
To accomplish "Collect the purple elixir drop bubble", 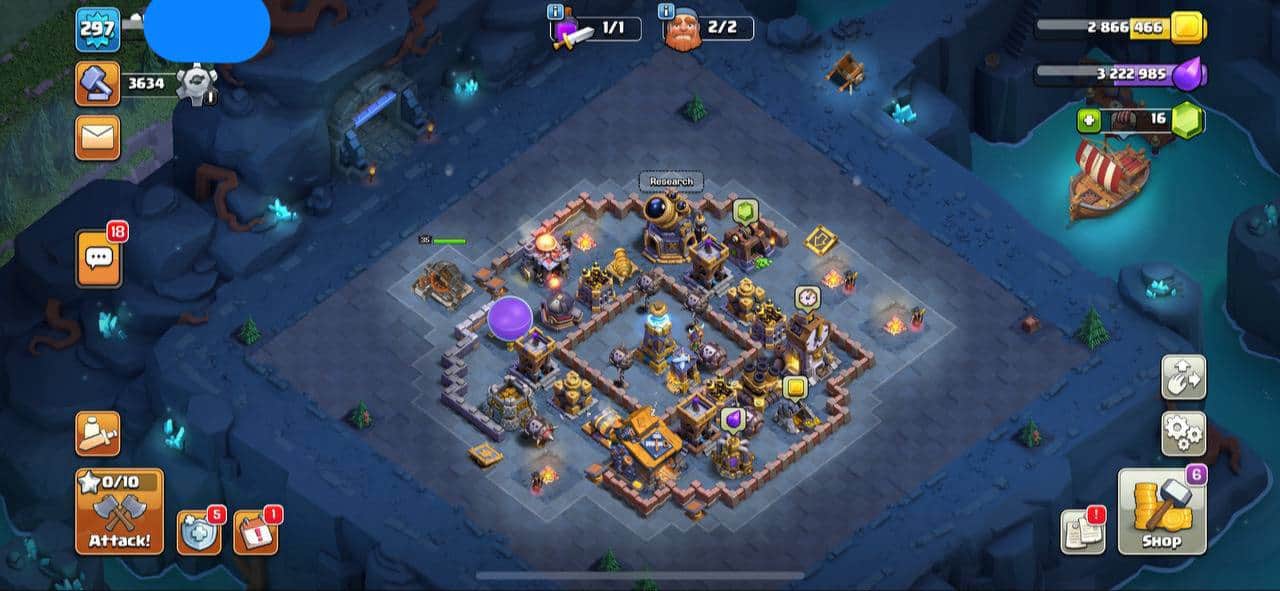I will pos(731,418).
